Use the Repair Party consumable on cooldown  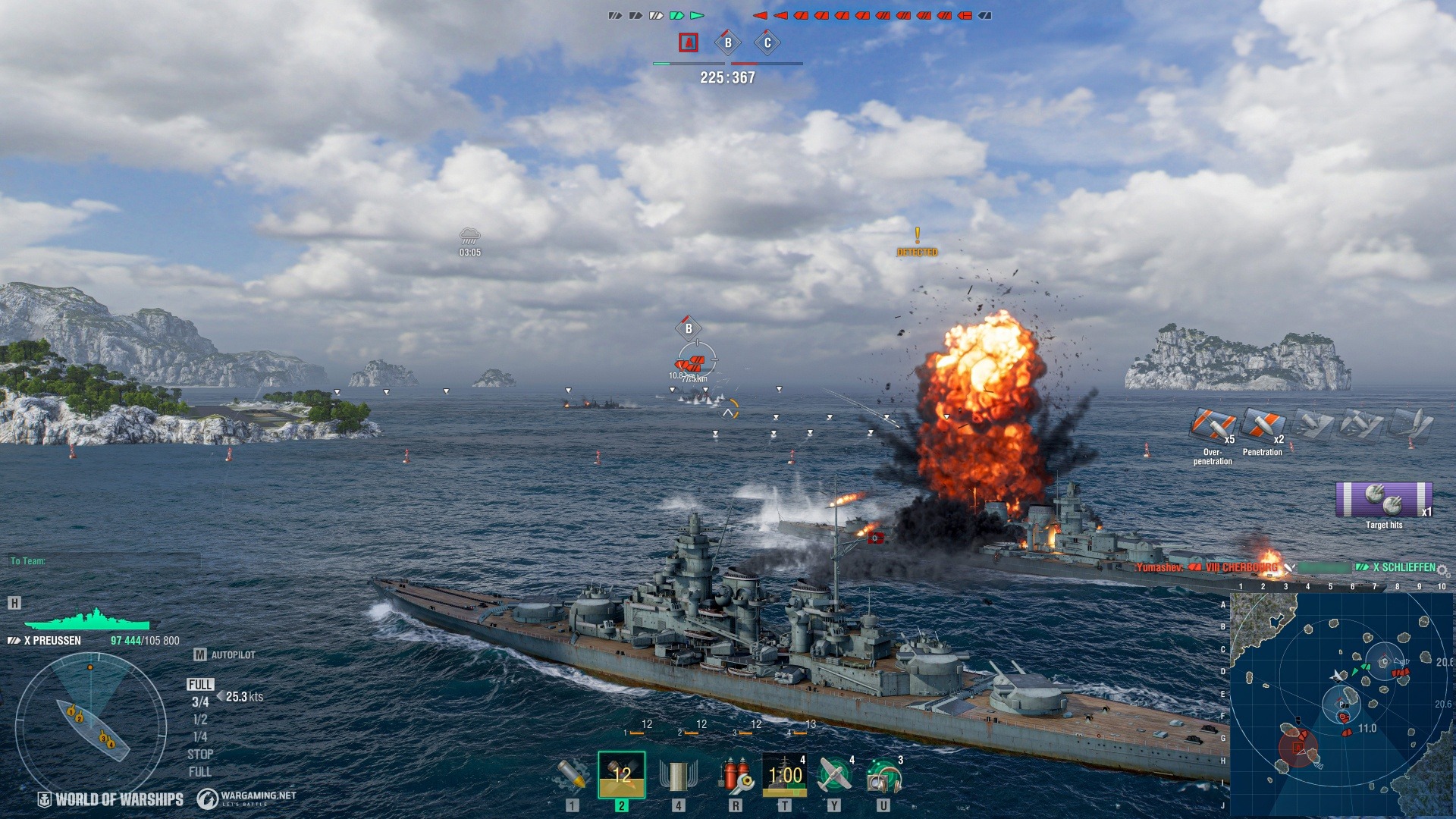click(x=784, y=775)
